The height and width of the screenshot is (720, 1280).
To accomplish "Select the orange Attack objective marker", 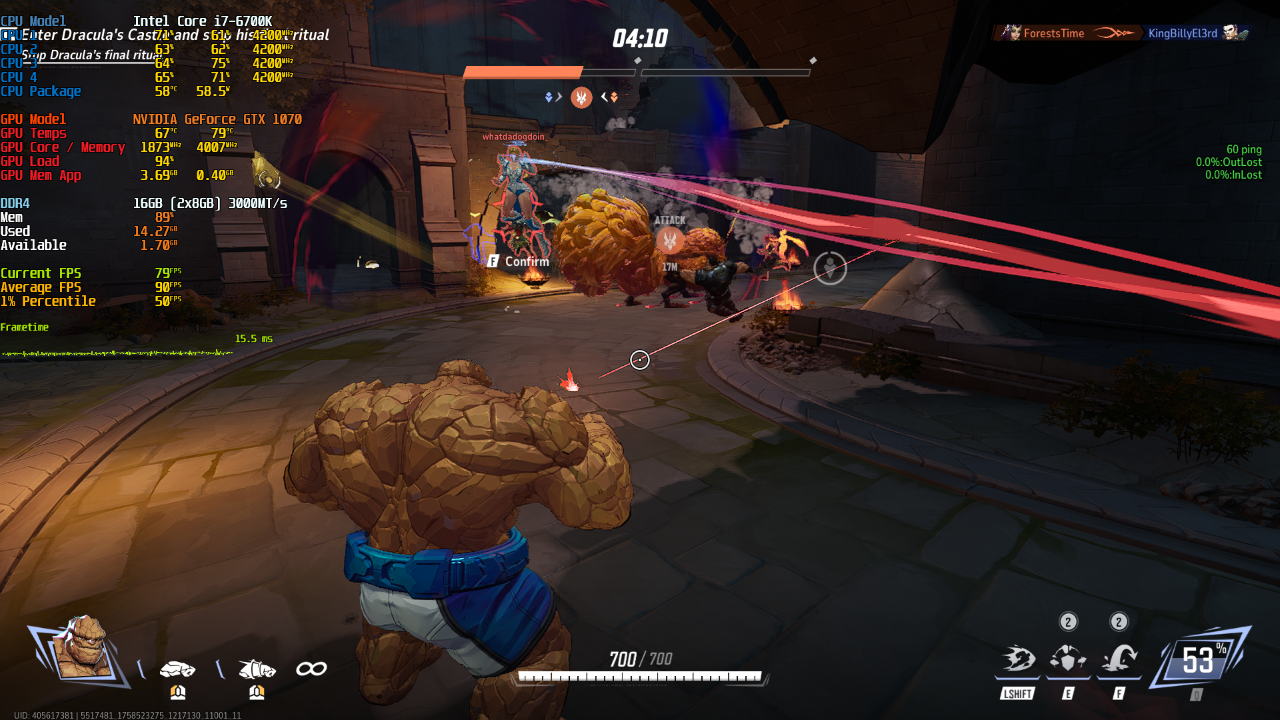I will [x=670, y=239].
